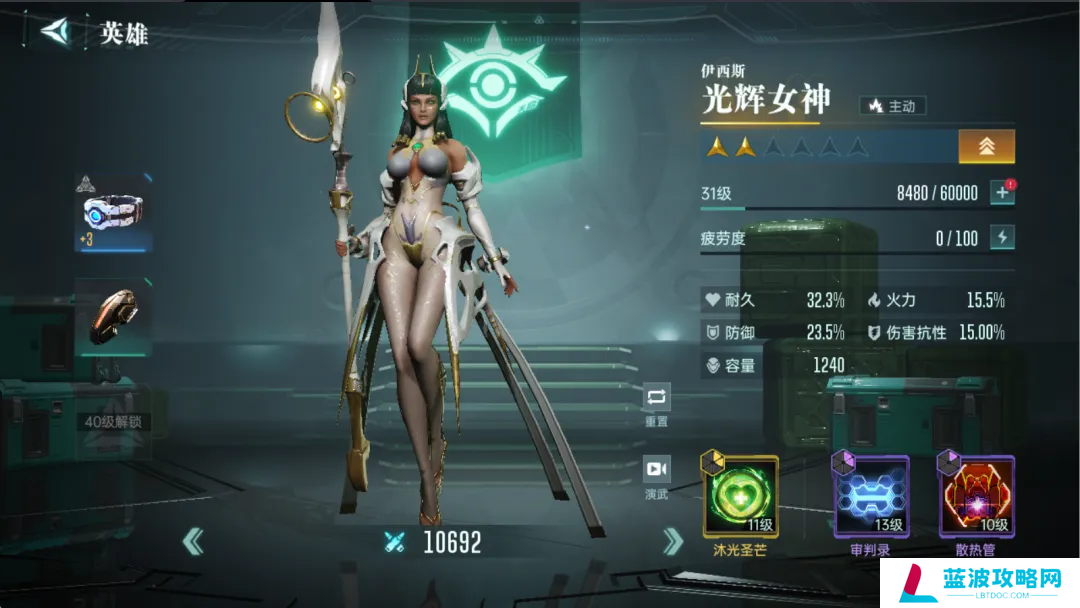1080x608 pixels.
Task: Go back using the top-left arrow
Action: click(54, 32)
